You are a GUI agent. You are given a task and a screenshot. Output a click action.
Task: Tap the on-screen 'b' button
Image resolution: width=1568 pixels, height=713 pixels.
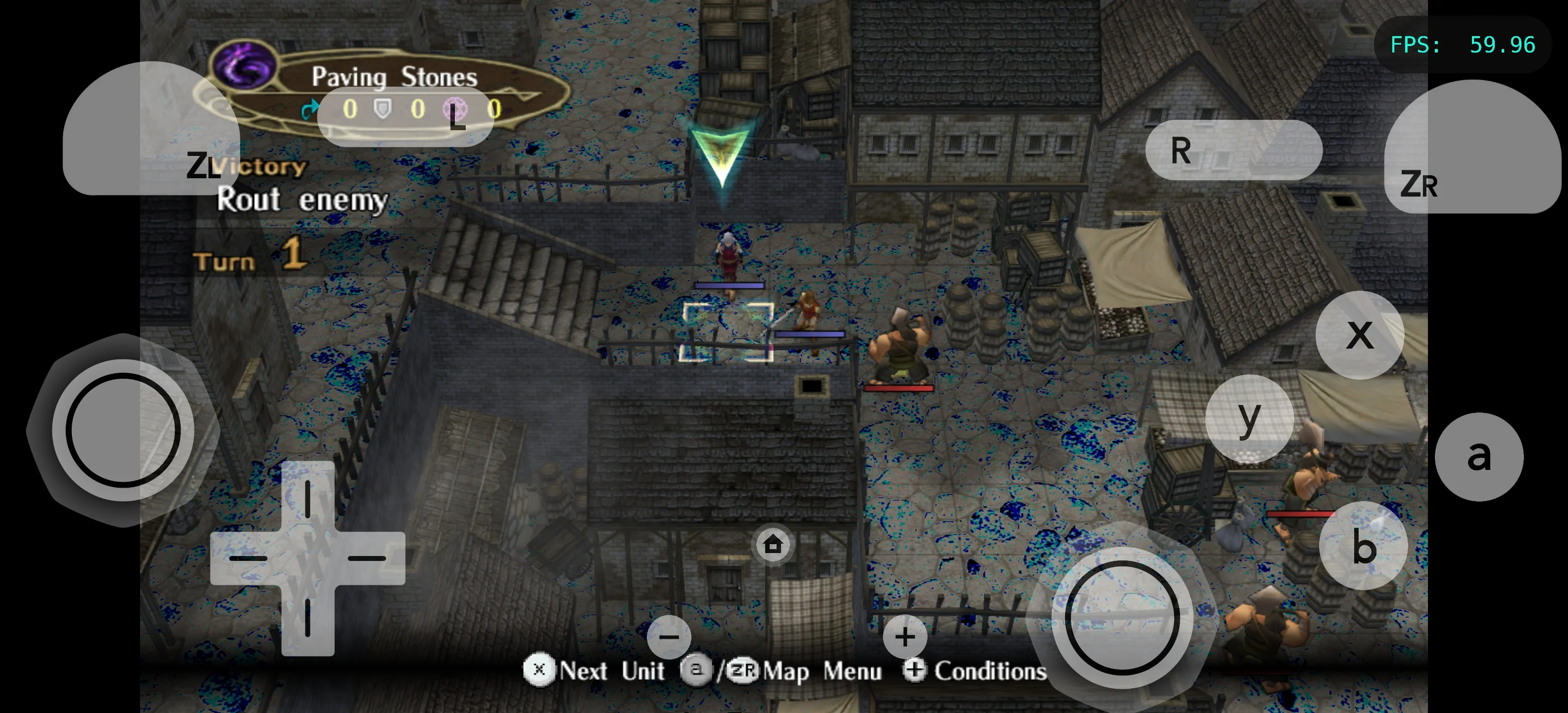[x=1363, y=546]
